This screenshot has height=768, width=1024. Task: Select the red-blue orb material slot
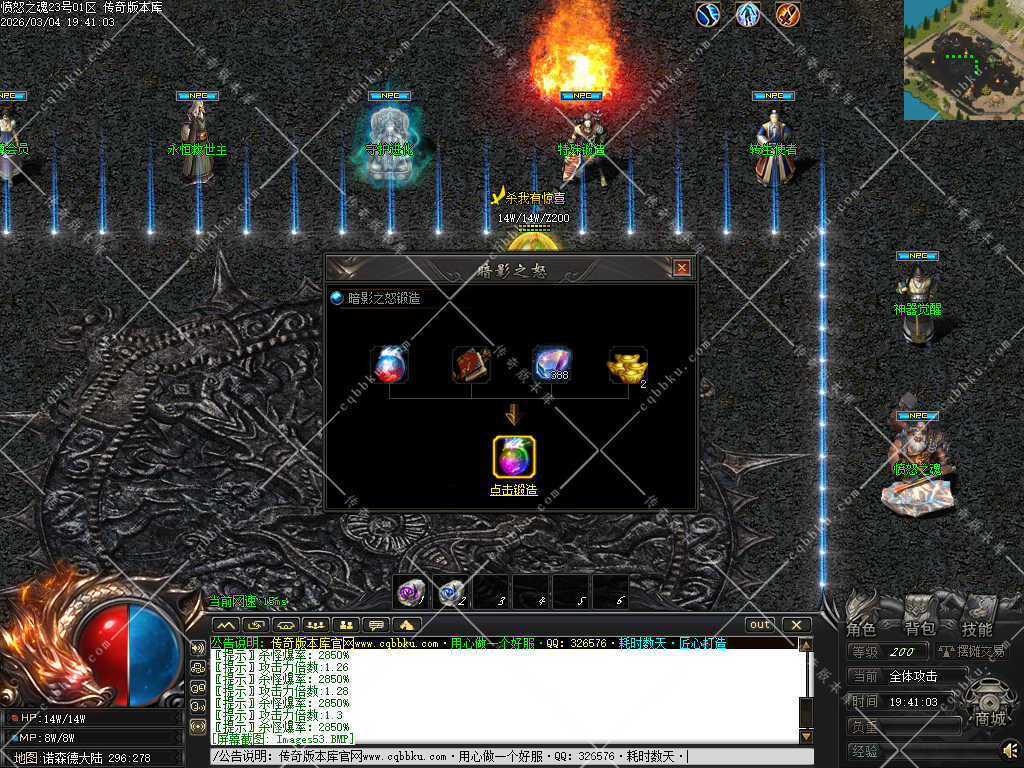(388, 365)
